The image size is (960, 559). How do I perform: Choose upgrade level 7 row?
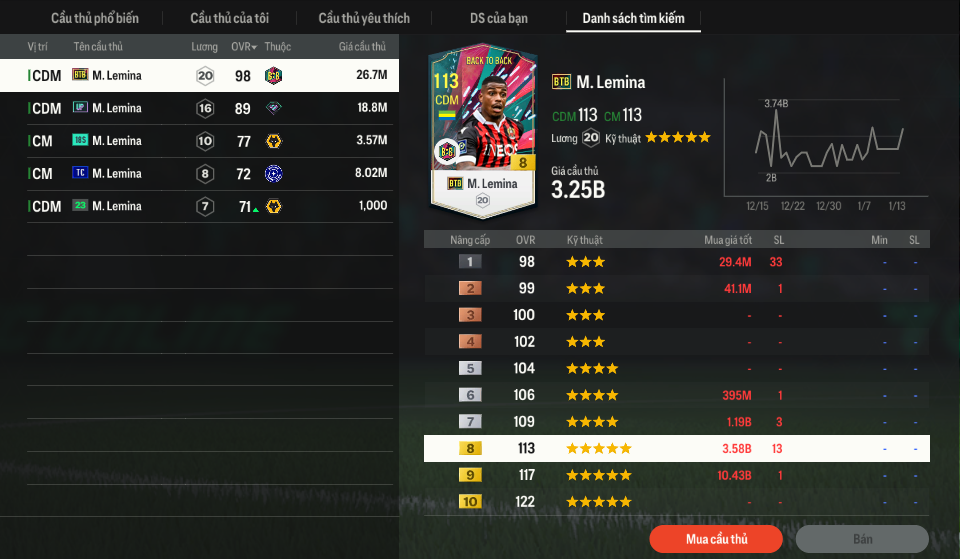coord(676,422)
